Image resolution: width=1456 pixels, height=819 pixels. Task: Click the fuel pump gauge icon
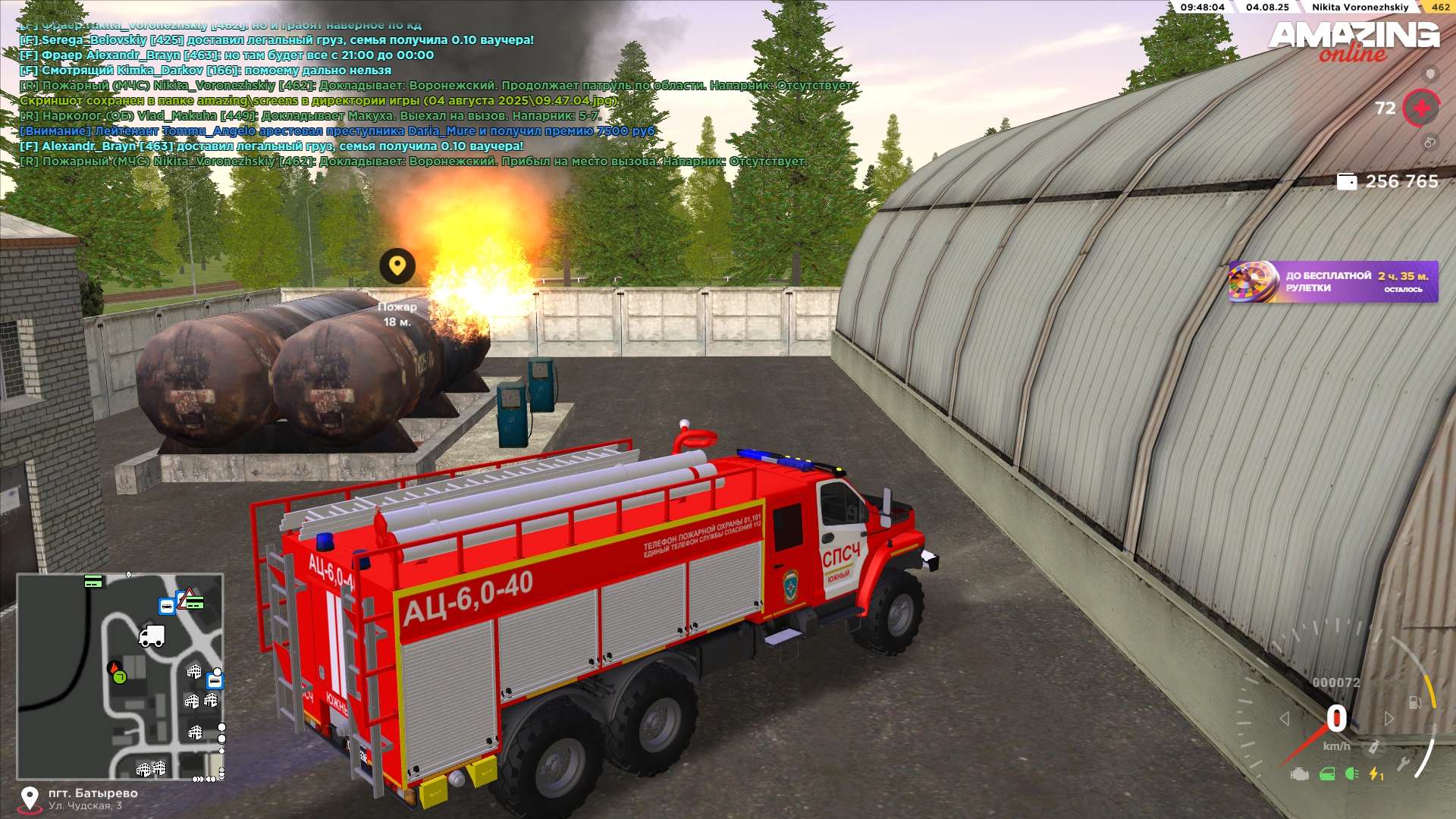click(1415, 703)
